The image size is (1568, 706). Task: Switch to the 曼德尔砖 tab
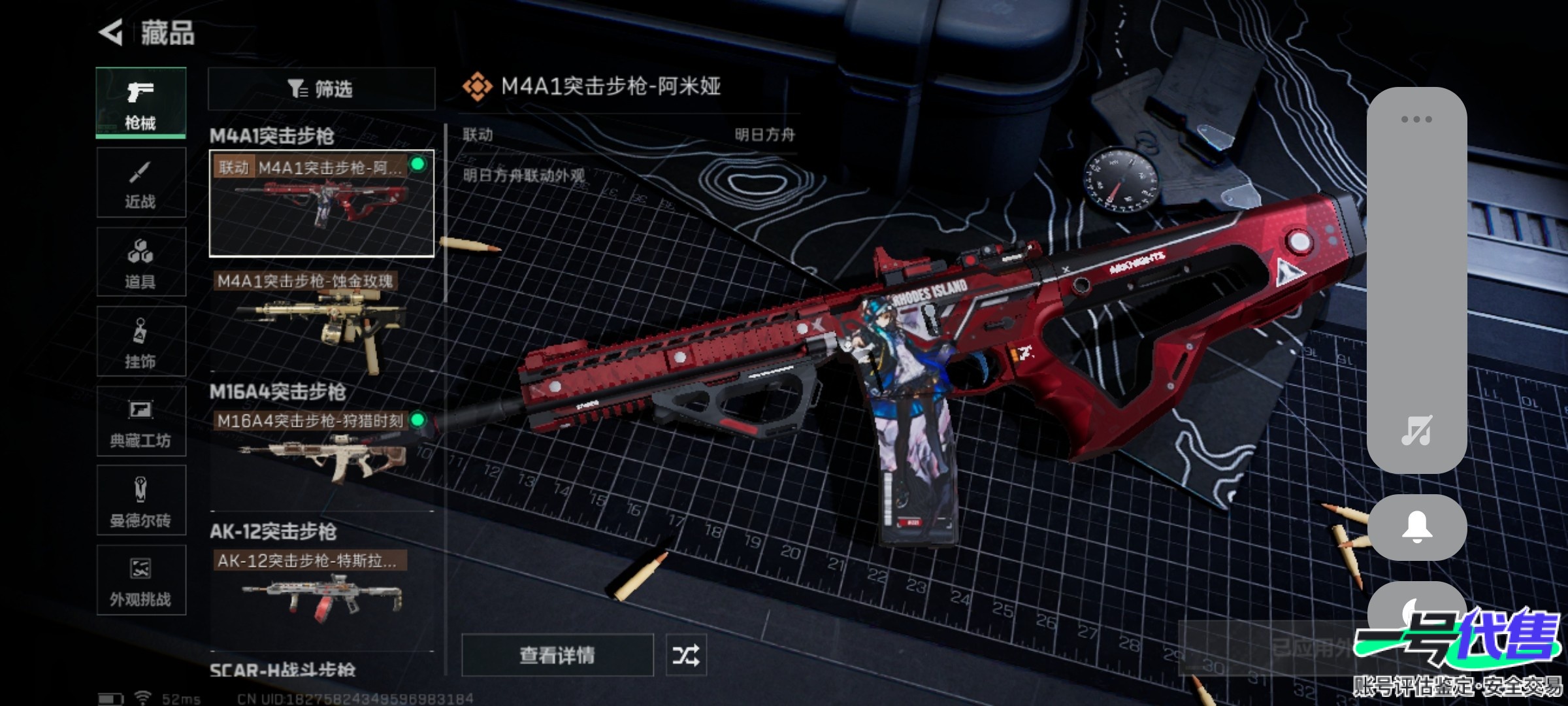(x=140, y=501)
